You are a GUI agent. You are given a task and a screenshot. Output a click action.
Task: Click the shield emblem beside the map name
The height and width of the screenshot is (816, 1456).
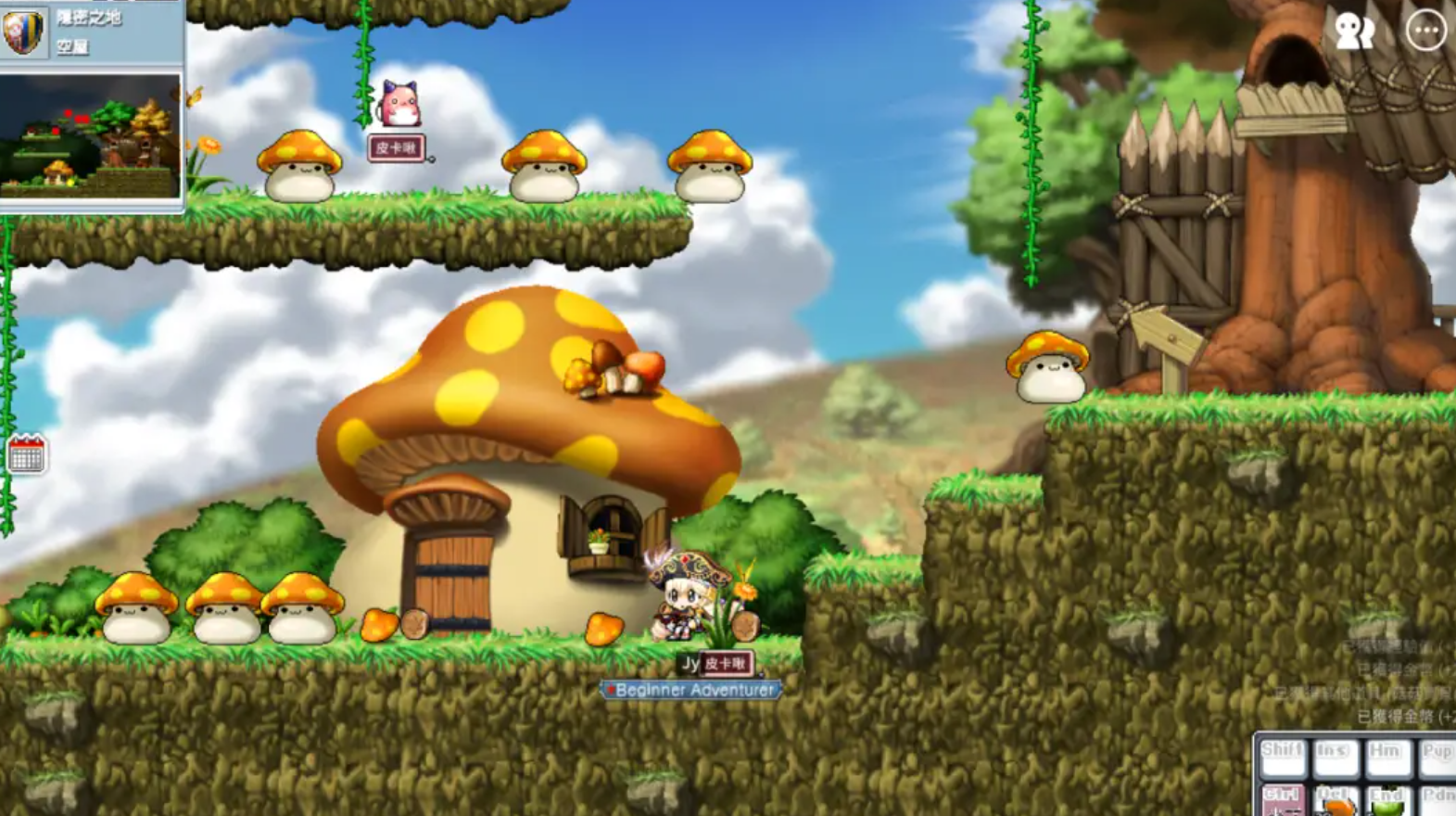[24, 32]
